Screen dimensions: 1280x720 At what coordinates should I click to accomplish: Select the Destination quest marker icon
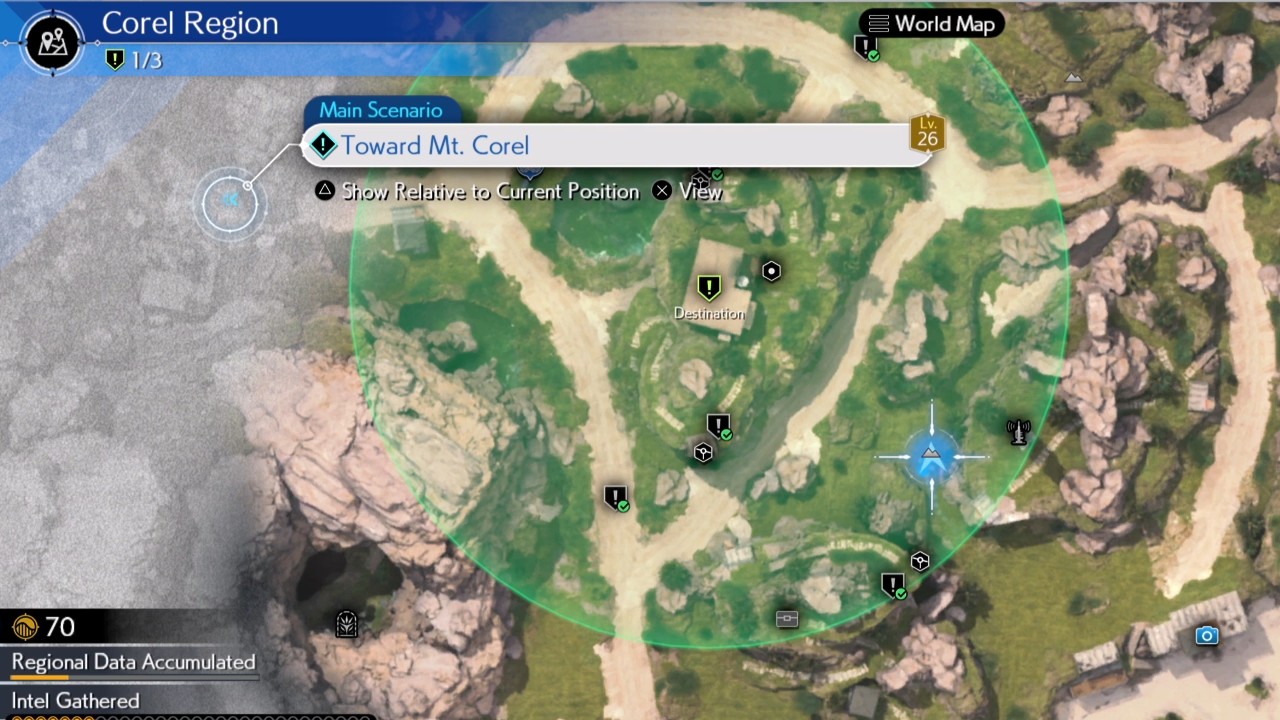709,288
